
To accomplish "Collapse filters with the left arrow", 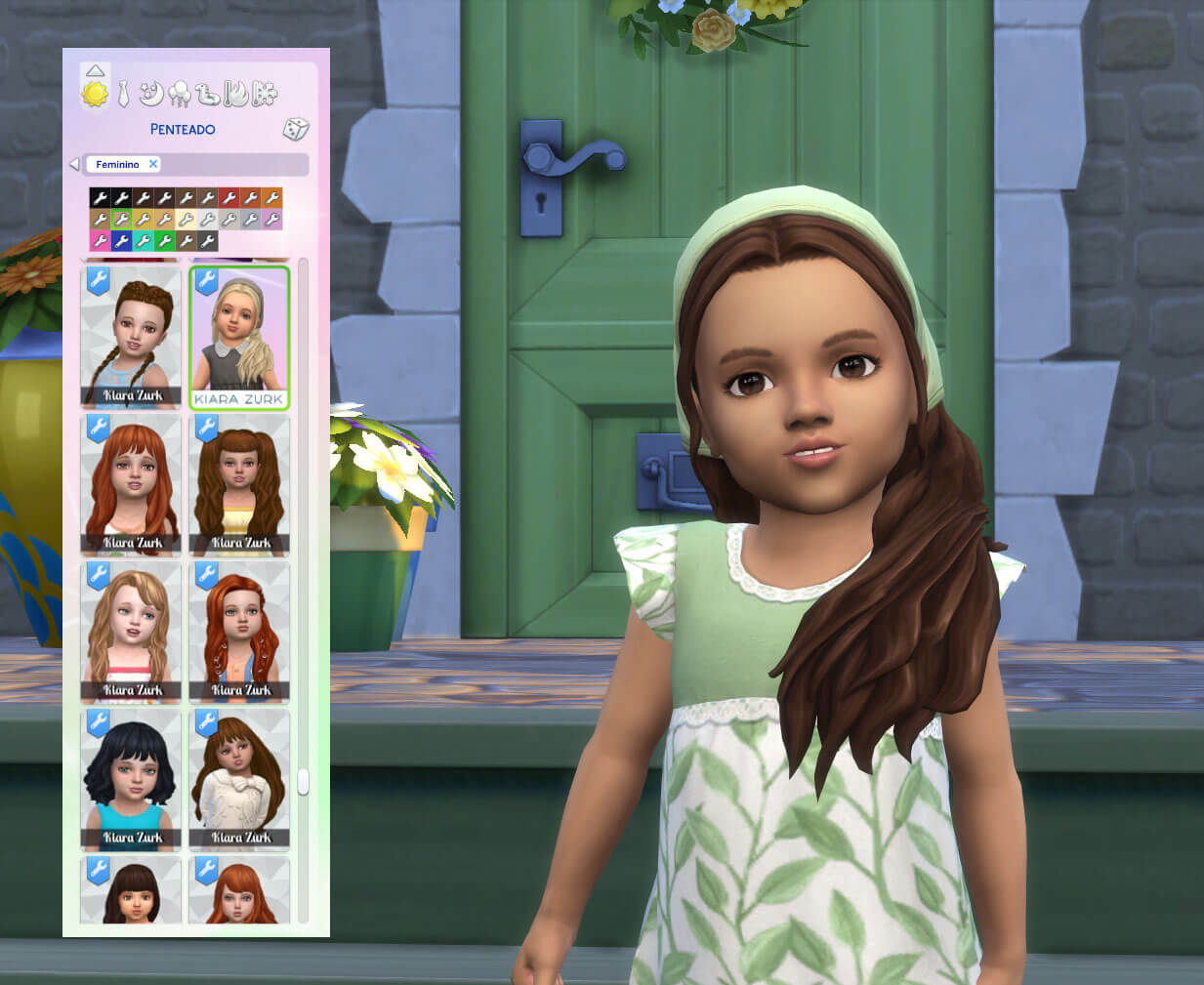I will tap(74, 164).
